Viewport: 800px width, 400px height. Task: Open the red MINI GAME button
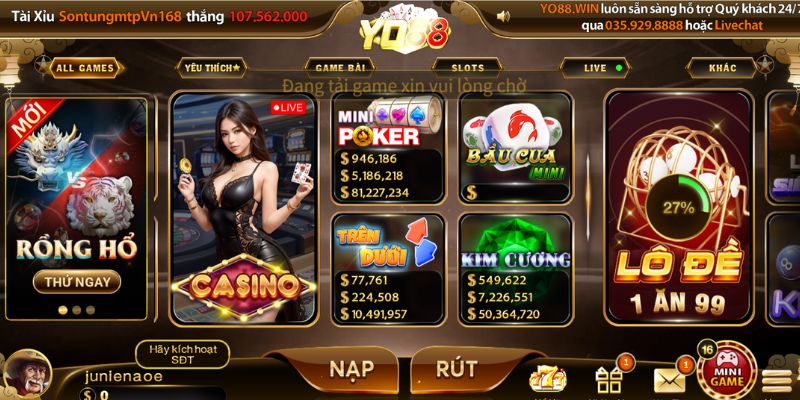[727, 373]
